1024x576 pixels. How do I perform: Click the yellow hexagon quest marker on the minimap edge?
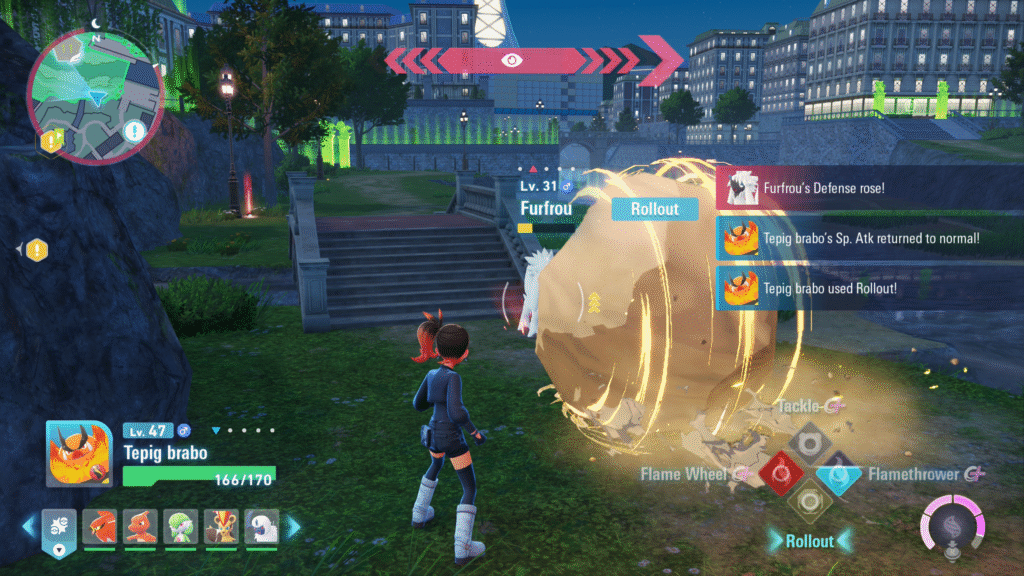point(50,141)
